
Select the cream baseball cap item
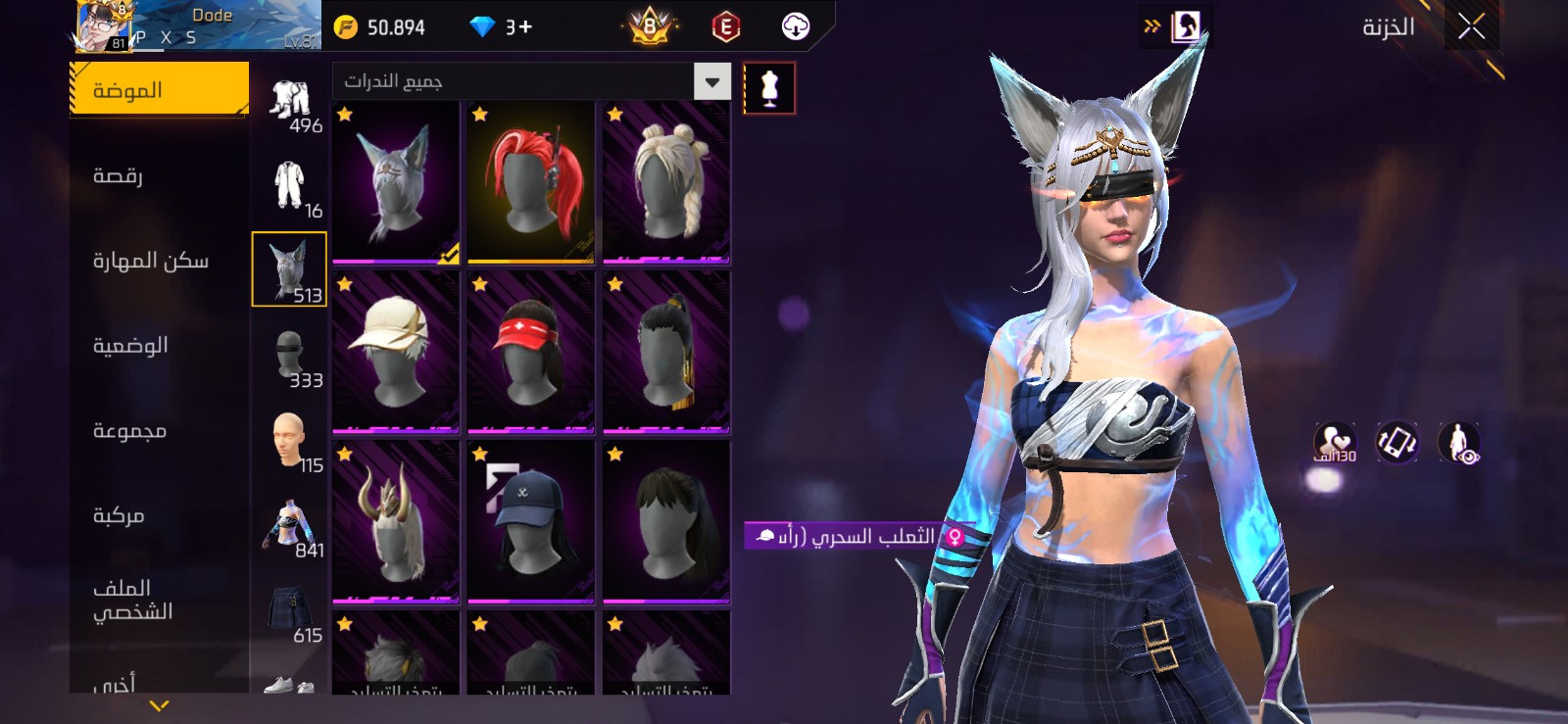tap(396, 352)
